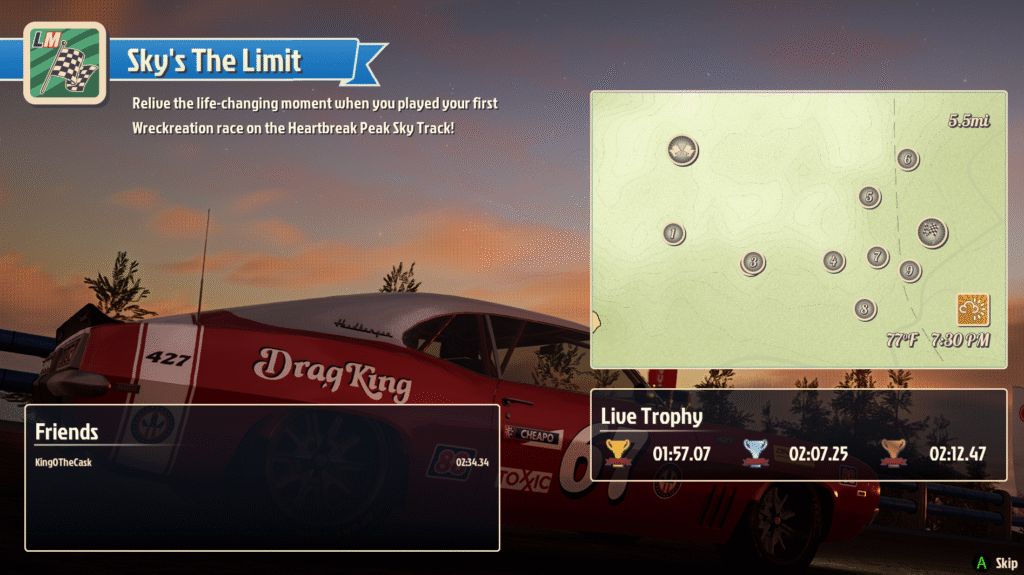1024x575 pixels.
Task: Click the checkered finish marker on the map
Action: click(x=932, y=233)
